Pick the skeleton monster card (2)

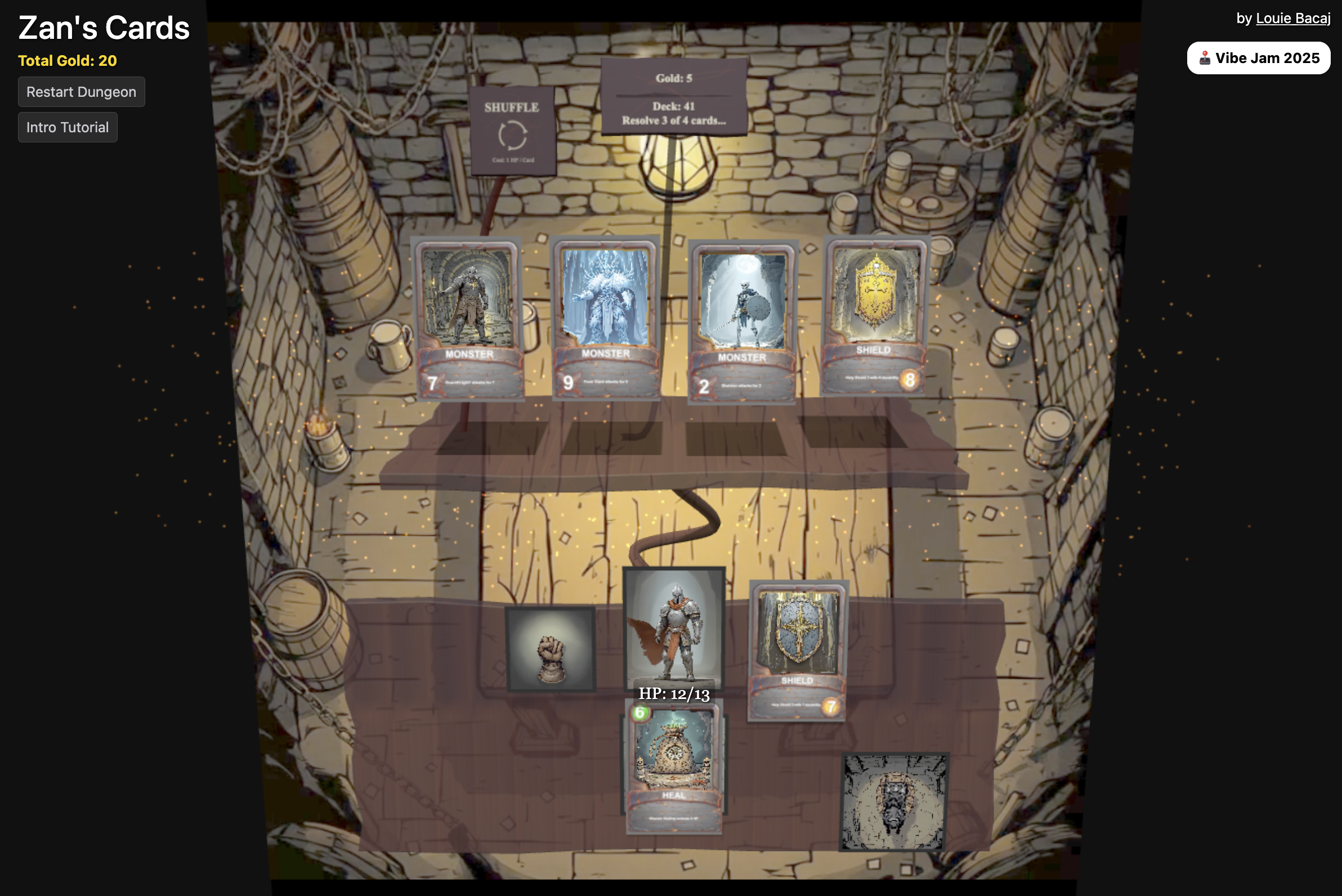click(x=742, y=321)
